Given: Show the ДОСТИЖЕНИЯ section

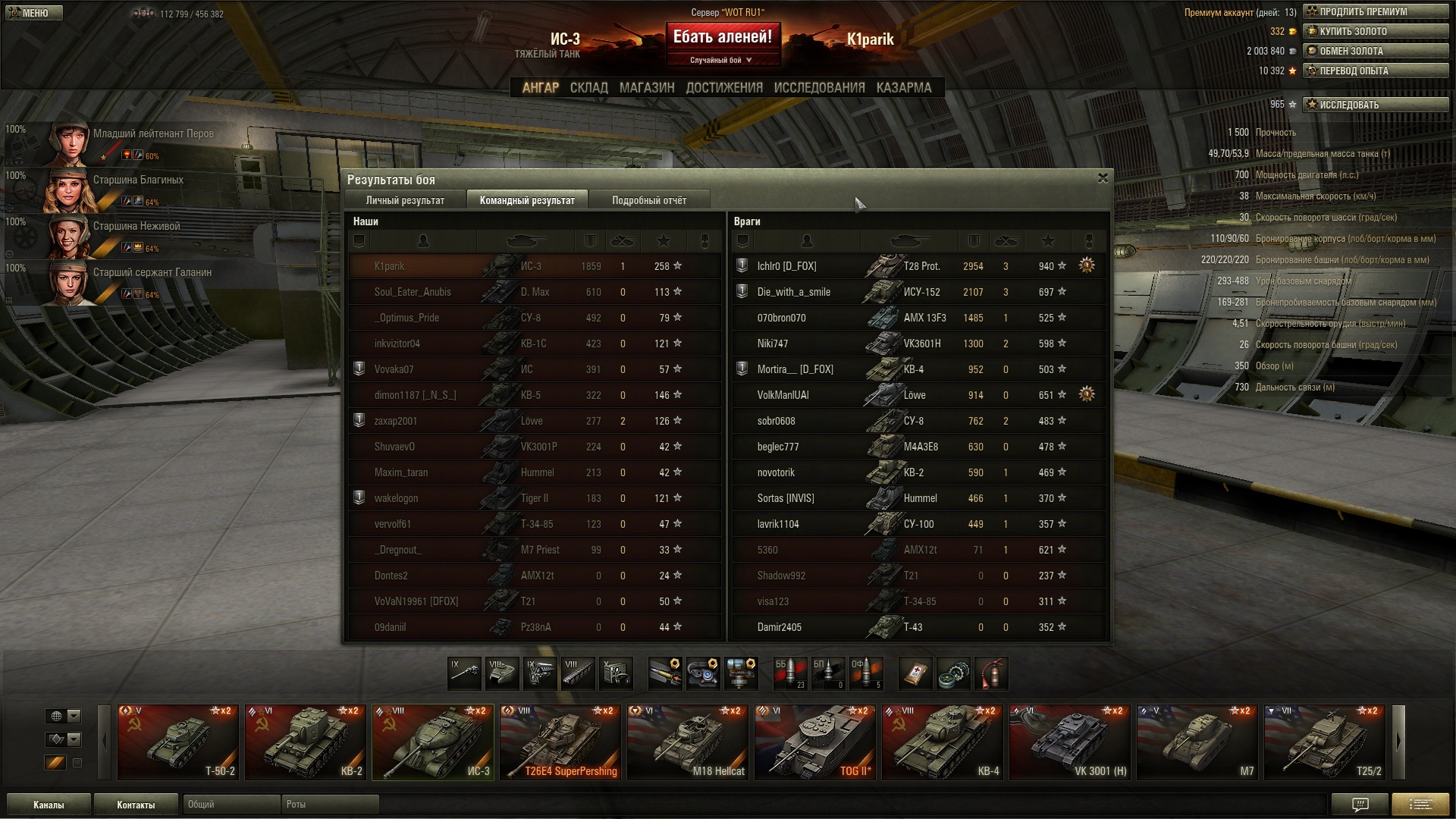Looking at the screenshot, I should pos(724,88).
